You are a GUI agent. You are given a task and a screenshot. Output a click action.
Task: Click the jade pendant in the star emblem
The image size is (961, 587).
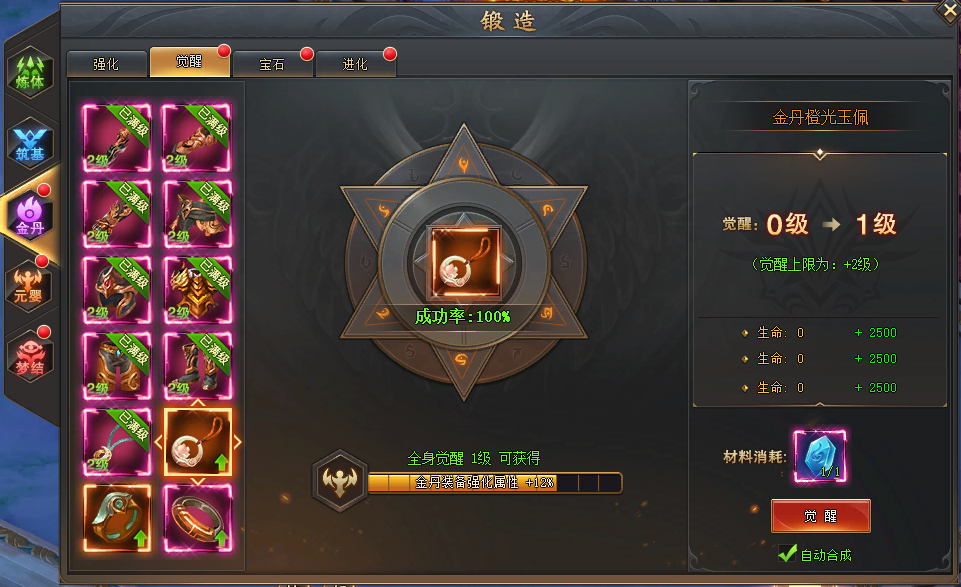click(x=462, y=261)
